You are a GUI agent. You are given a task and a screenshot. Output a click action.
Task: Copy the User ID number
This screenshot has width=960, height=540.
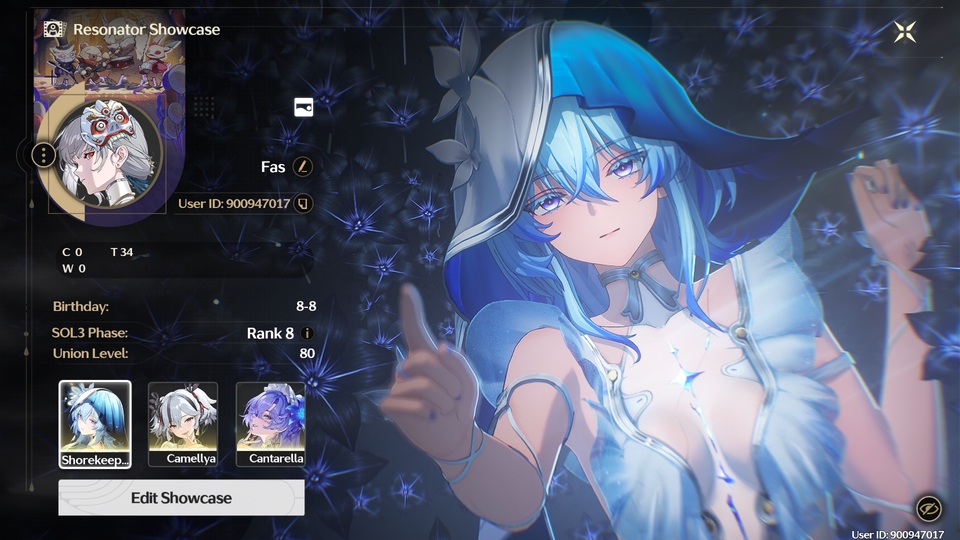click(x=304, y=204)
